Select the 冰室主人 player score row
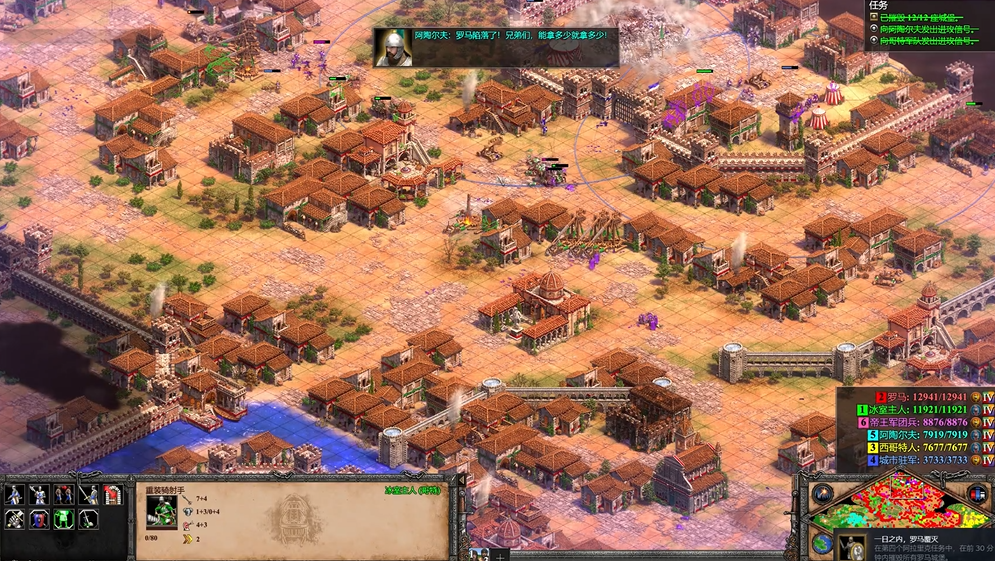The height and width of the screenshot is (561, 995). (x=915, y=410)
